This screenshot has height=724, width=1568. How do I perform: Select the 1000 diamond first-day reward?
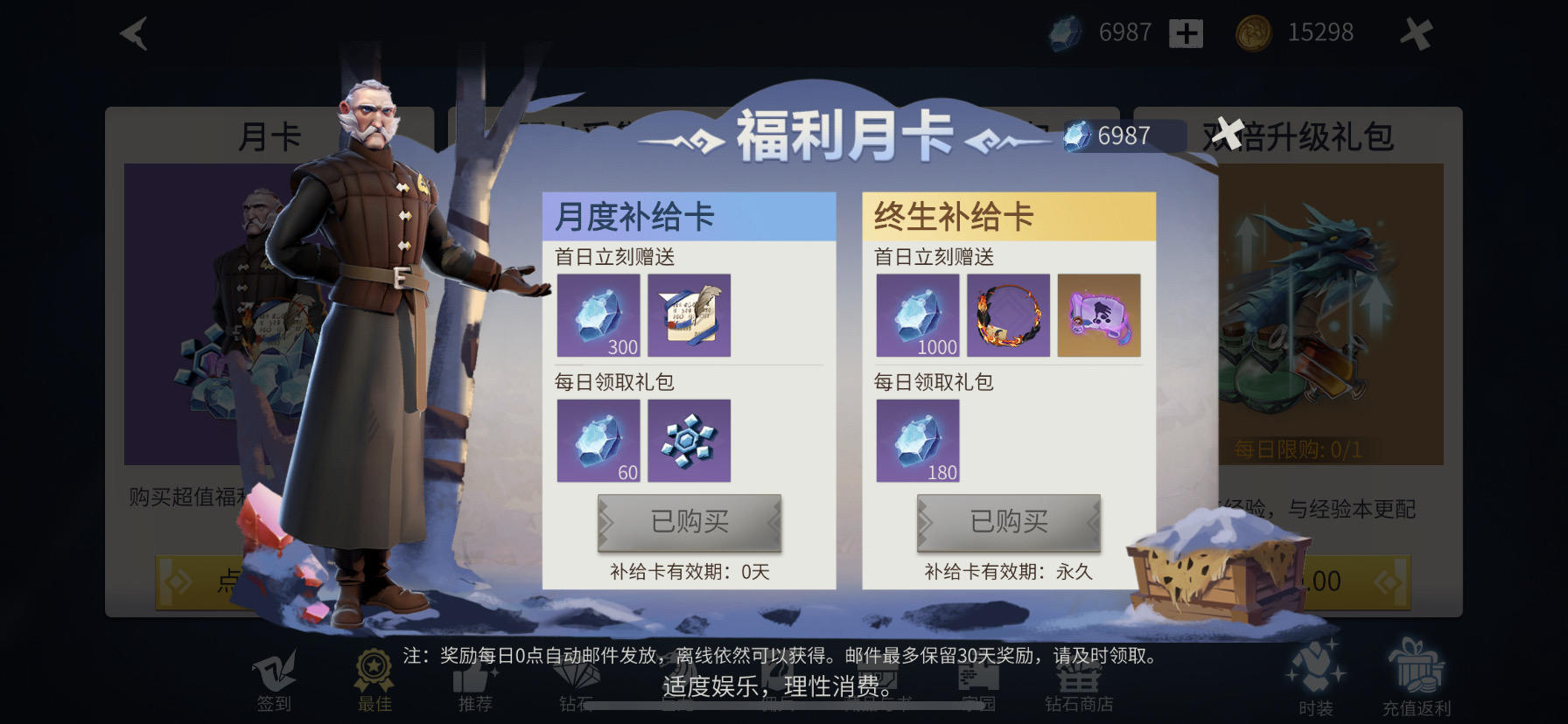(918, 317)
